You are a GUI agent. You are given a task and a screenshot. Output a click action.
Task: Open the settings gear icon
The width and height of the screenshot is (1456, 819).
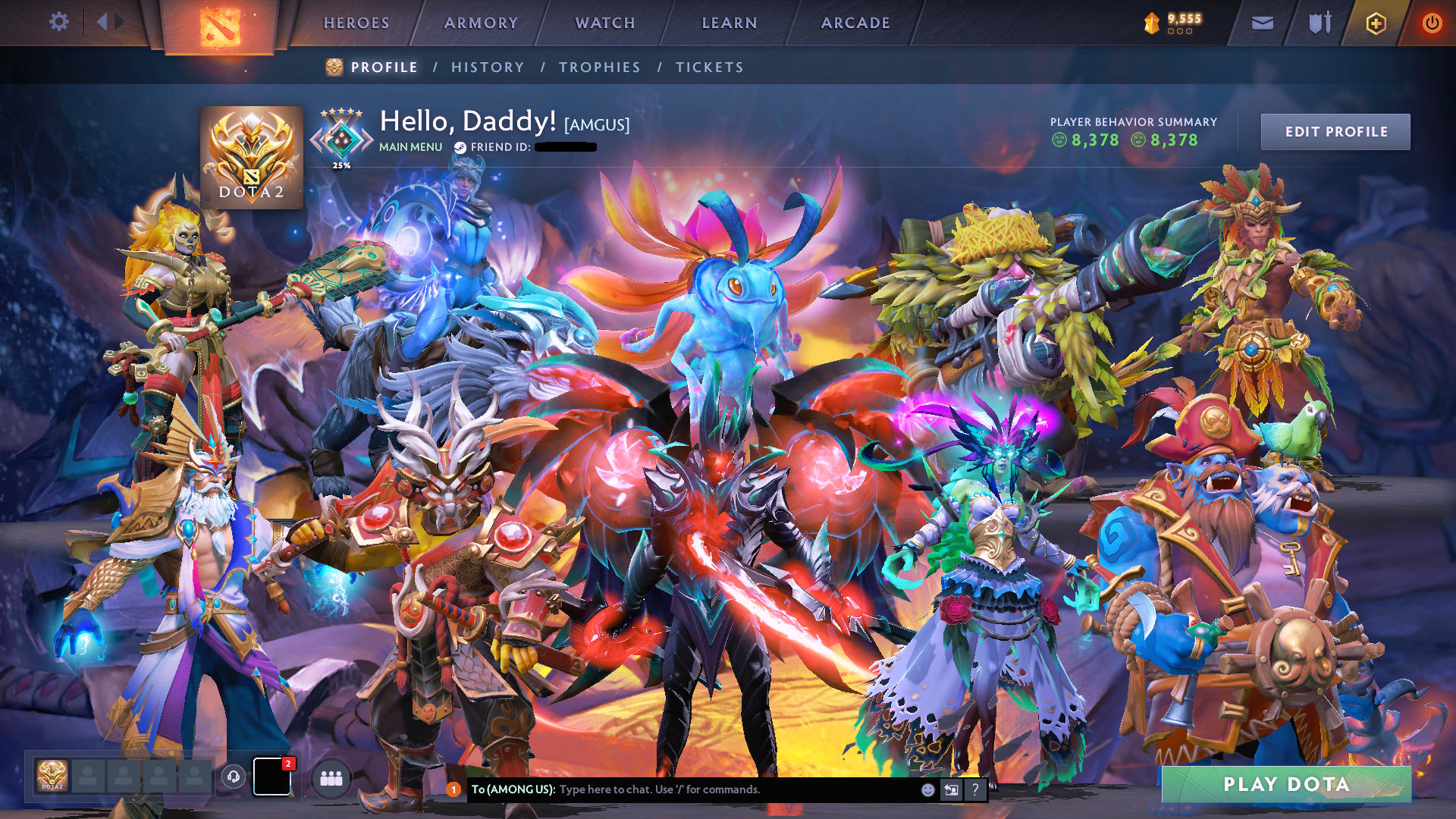(x=59, y=22)
